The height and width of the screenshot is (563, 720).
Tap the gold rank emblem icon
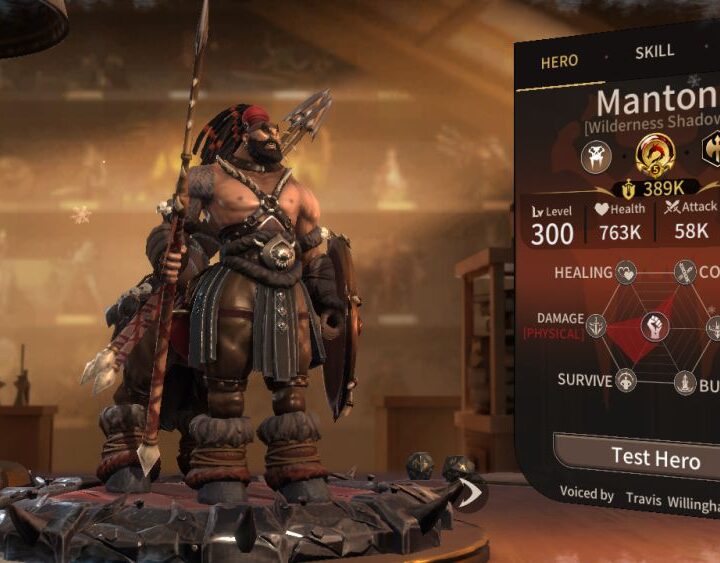655,154
